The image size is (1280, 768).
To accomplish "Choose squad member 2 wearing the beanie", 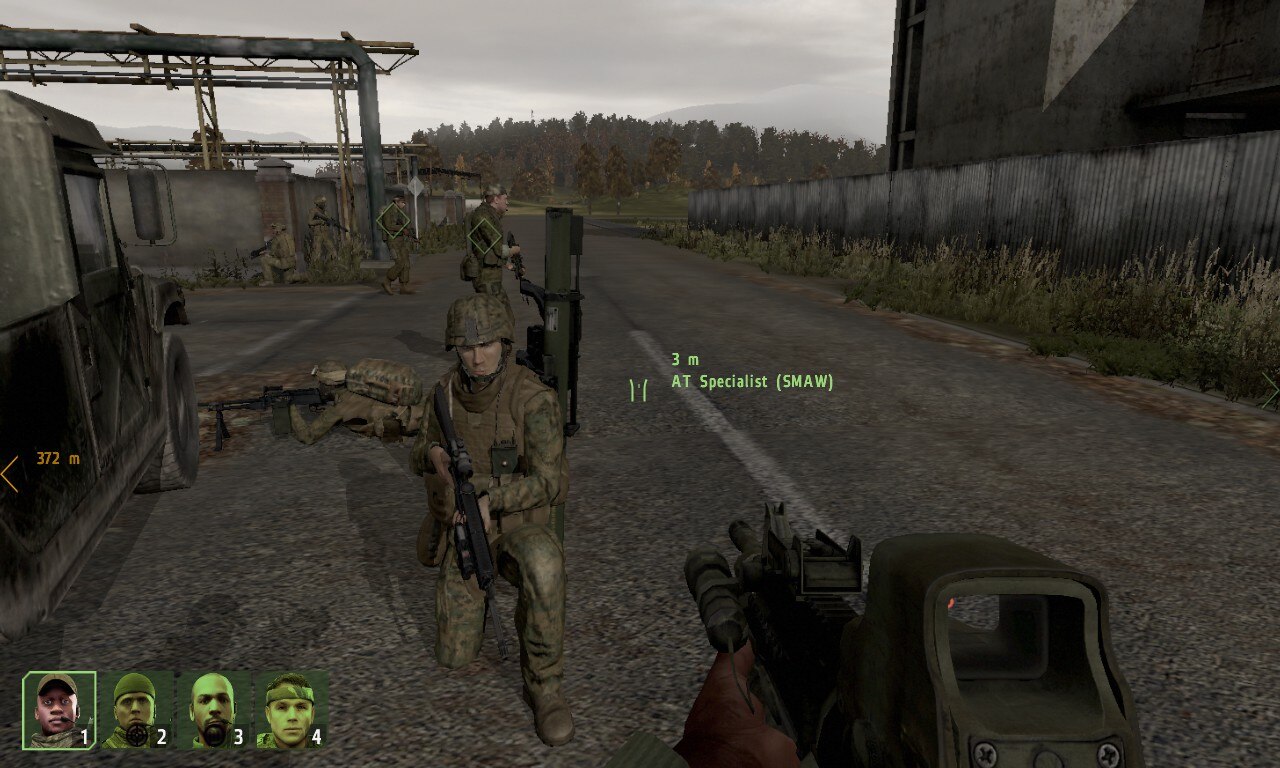I will click(x=135, y=710).
